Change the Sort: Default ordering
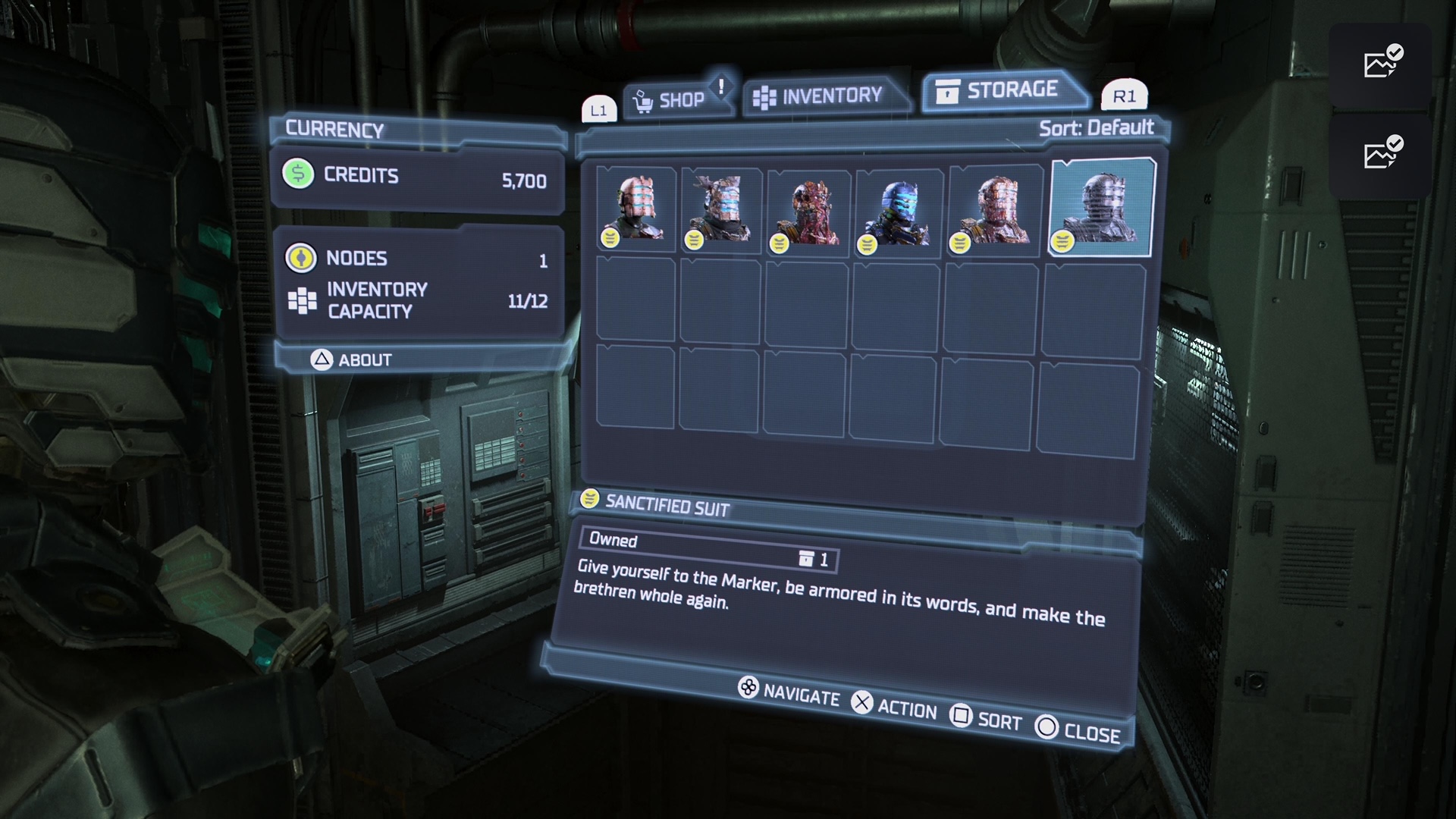1456x819 pixels. (x=1096, y=128)
